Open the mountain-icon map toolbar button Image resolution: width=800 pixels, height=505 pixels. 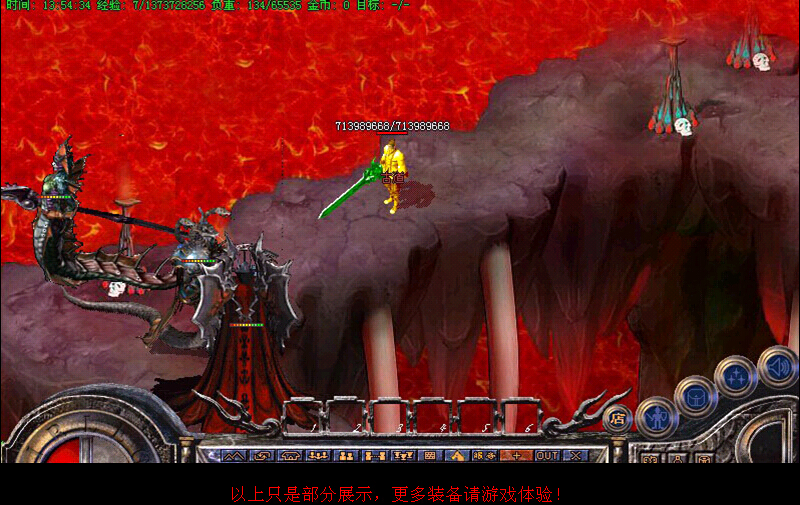click(x=233, y=455)
